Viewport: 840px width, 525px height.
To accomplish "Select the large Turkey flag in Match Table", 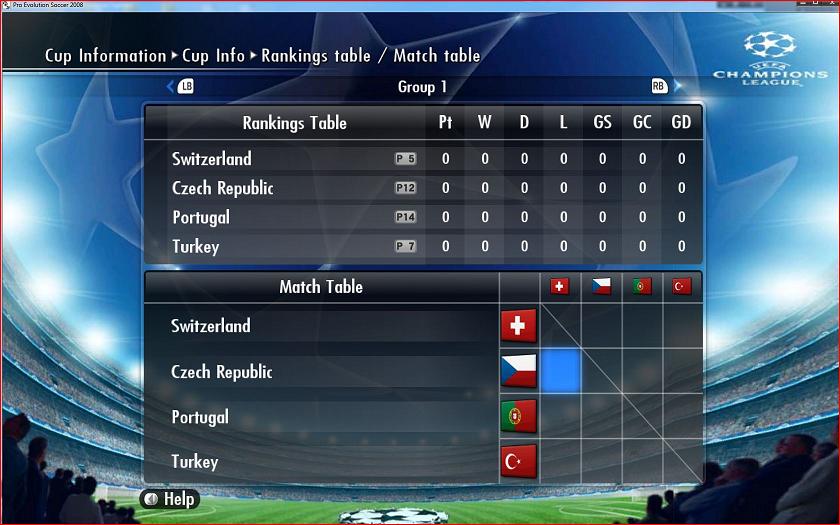I will (x=518, y=461).
